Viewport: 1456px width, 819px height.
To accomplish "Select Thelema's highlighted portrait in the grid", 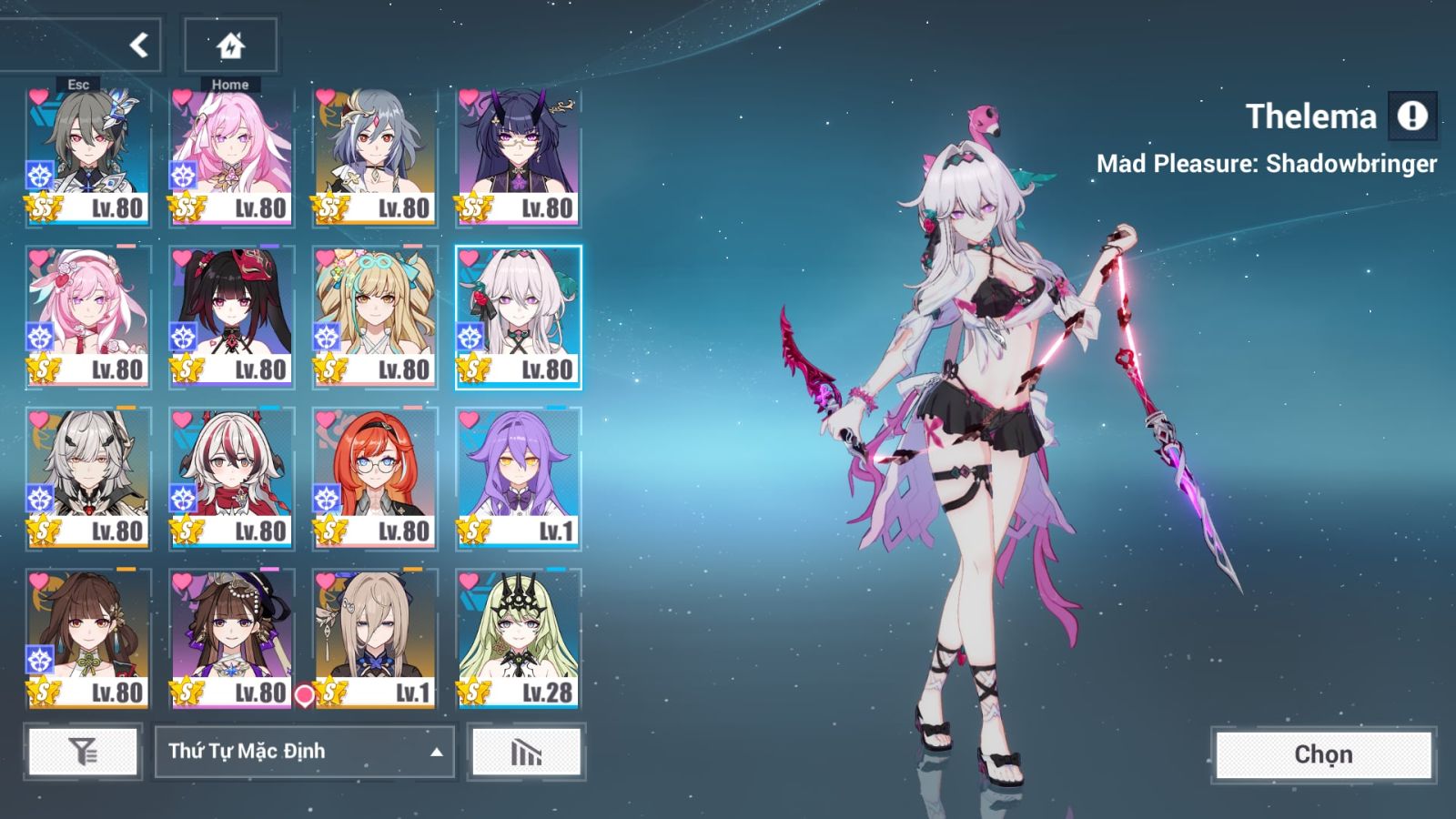I will click(x=519, y=309).
